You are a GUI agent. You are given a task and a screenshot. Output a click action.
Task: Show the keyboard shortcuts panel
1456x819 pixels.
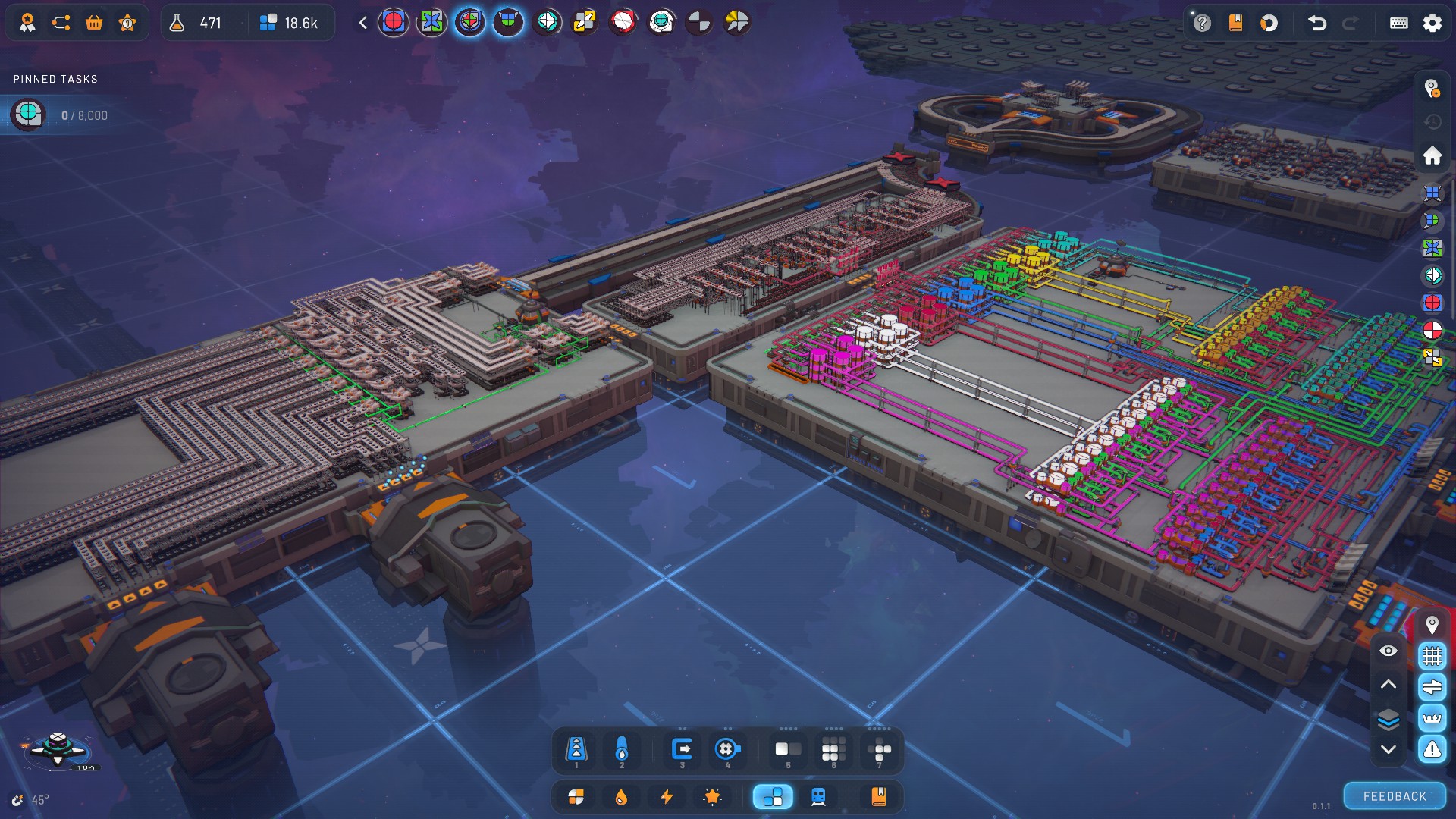pos(1398,23)
